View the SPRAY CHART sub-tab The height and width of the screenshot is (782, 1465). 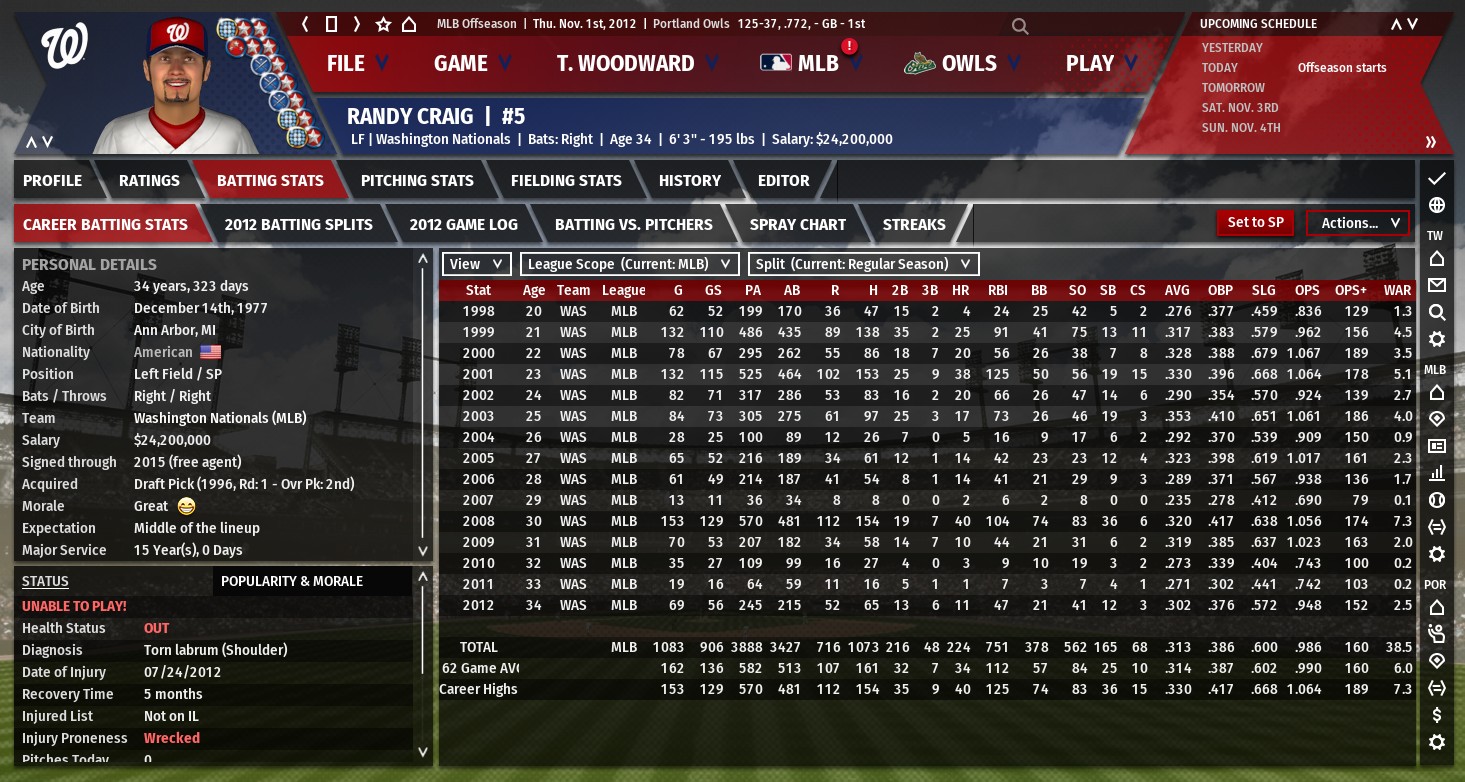coord(797,225)
